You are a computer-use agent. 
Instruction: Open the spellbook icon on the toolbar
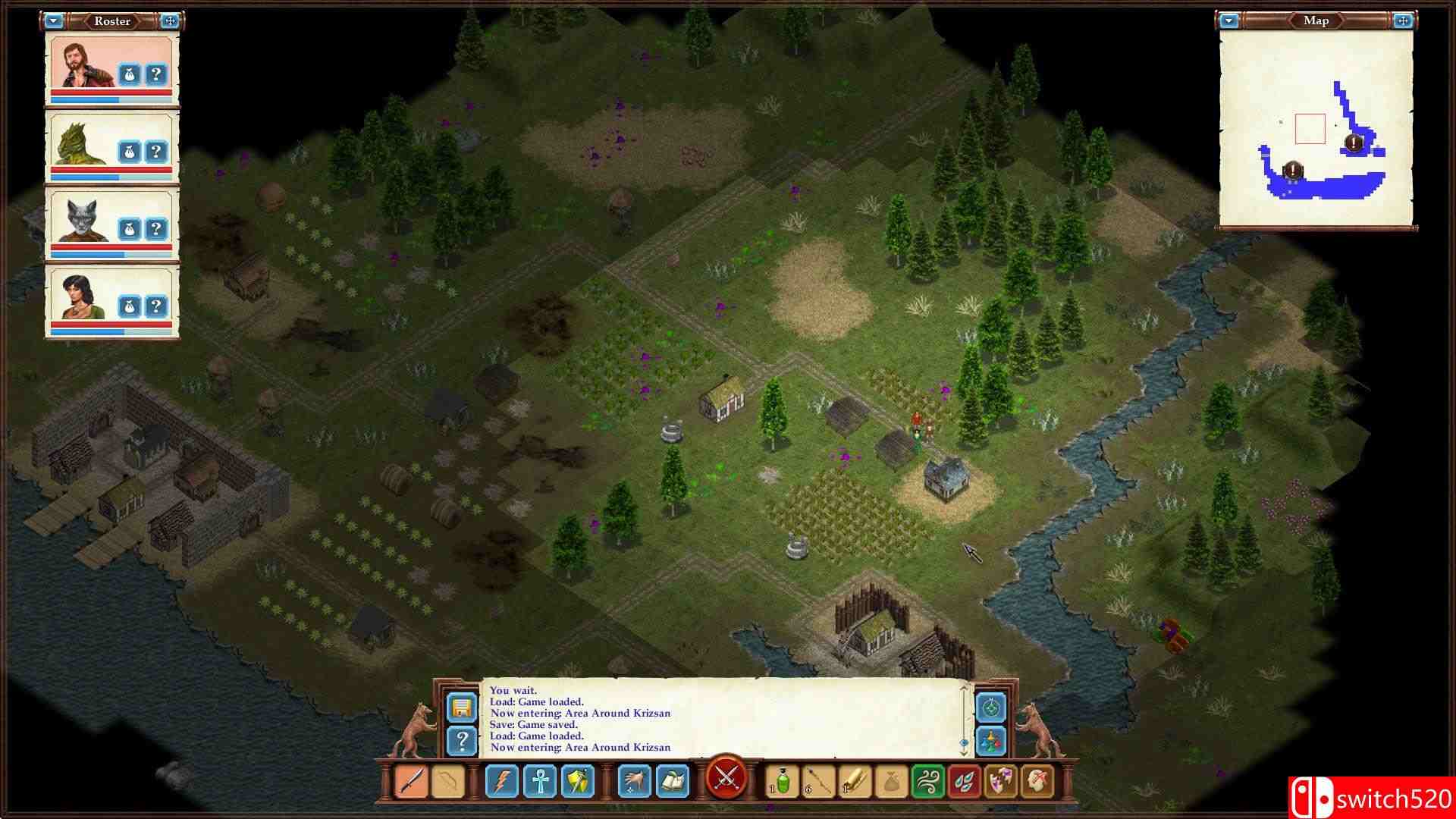pyautogui.click(x=675, y=782)
